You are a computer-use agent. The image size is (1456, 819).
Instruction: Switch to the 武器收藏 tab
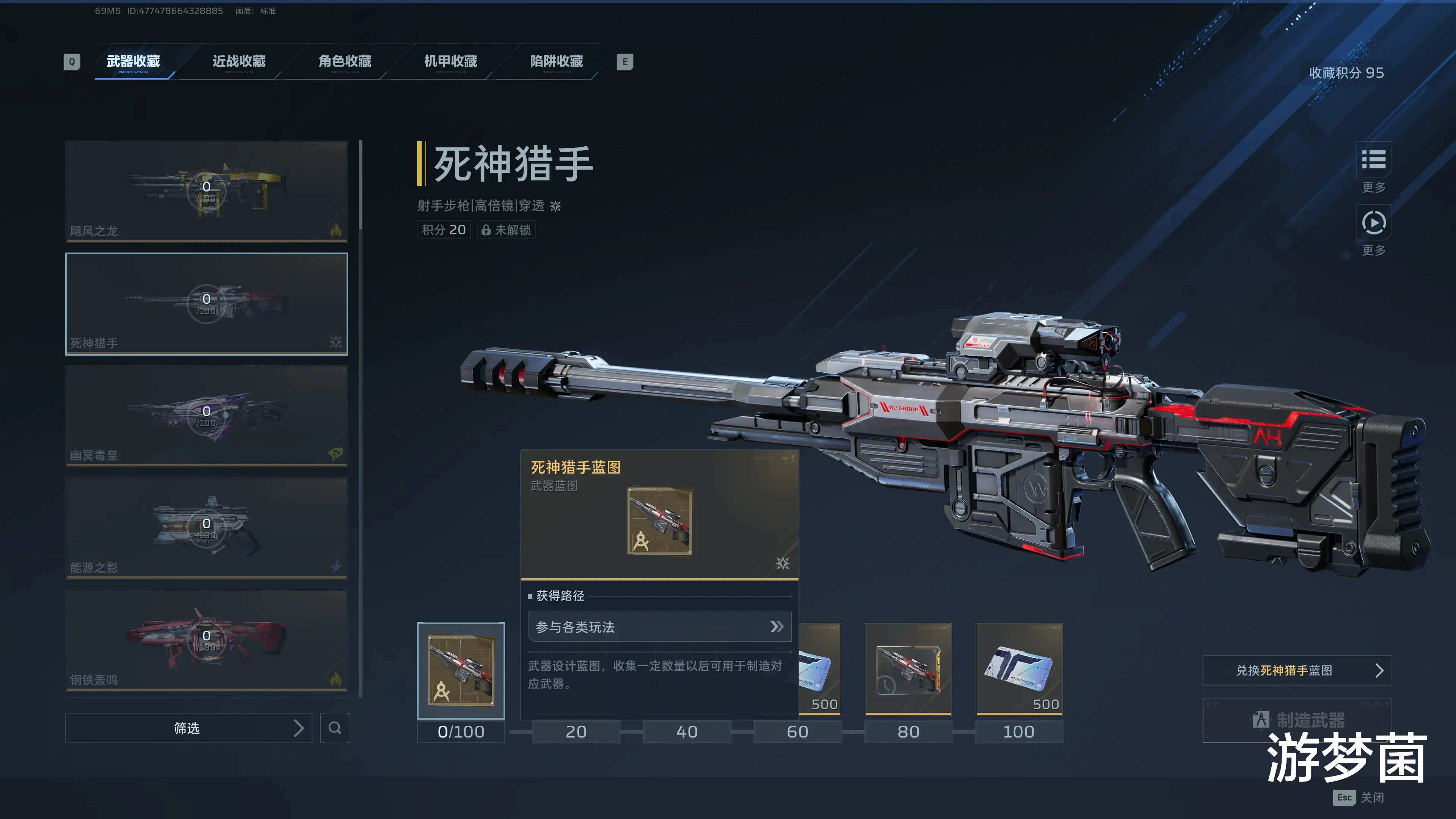[133, 61]
